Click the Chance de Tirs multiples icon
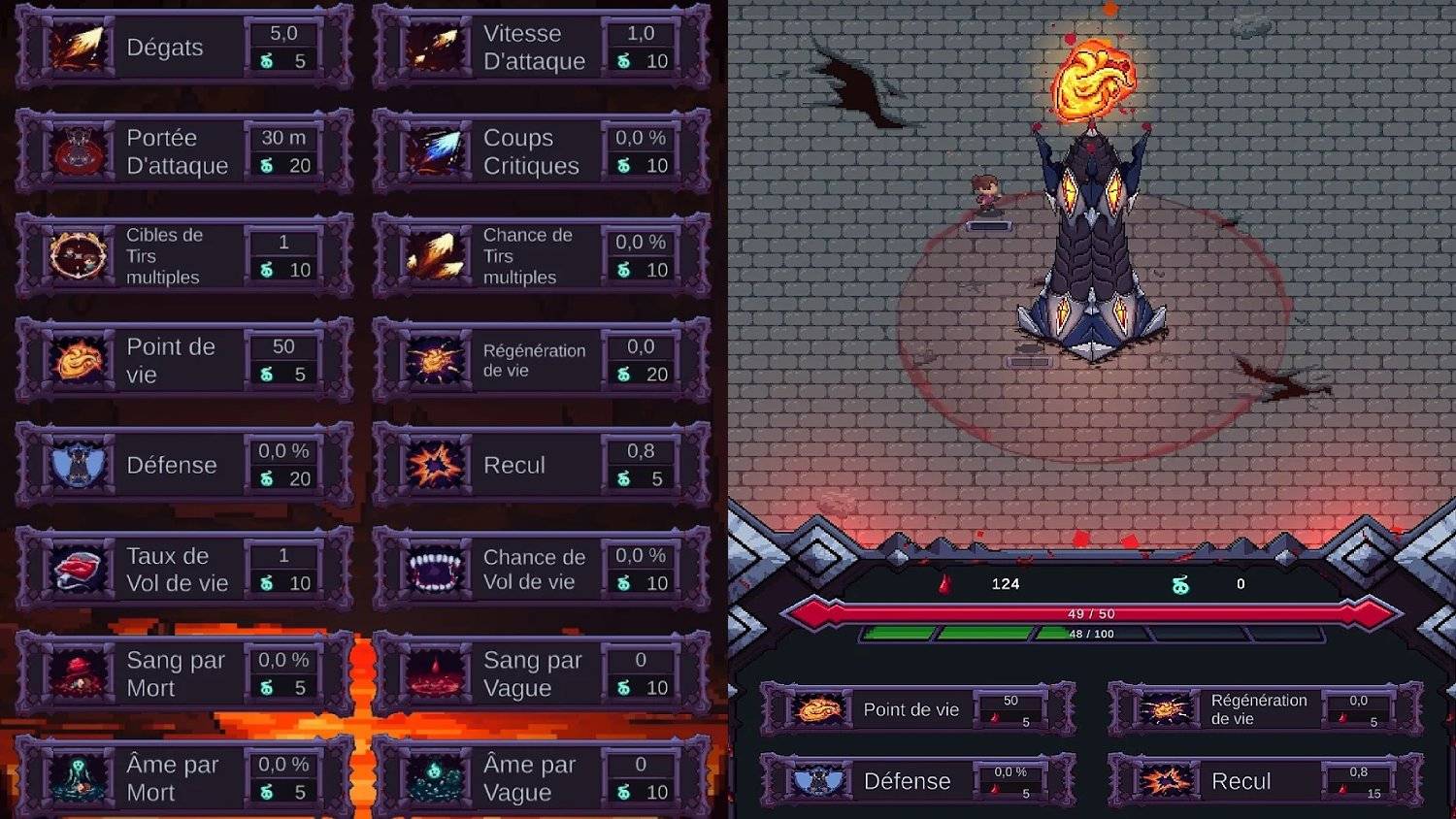The image size is (1456, 819). [436, 255]
